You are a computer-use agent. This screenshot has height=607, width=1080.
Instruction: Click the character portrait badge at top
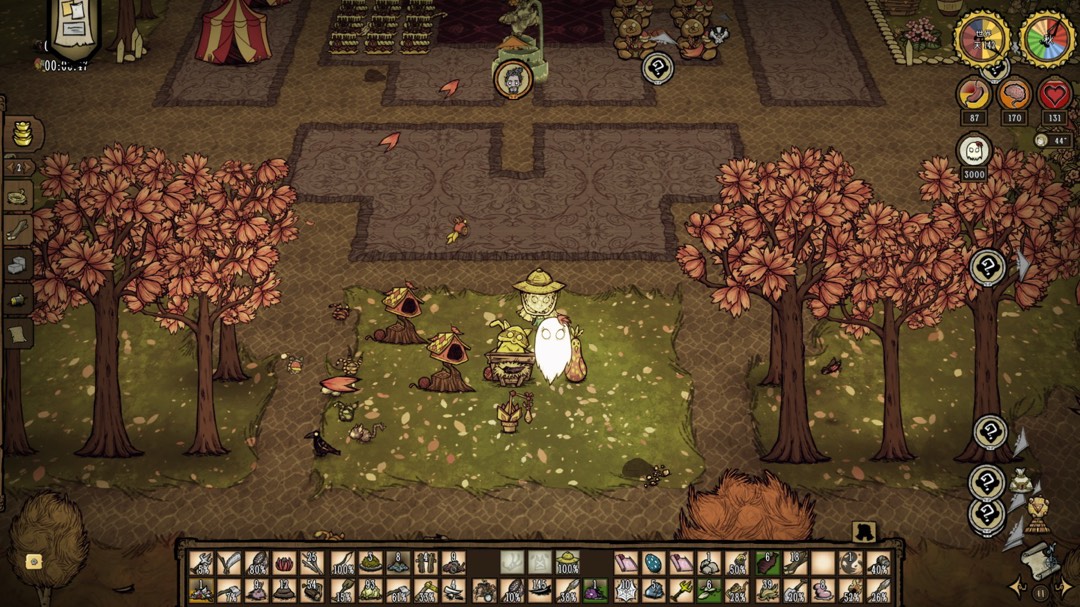tap(513, 80)
